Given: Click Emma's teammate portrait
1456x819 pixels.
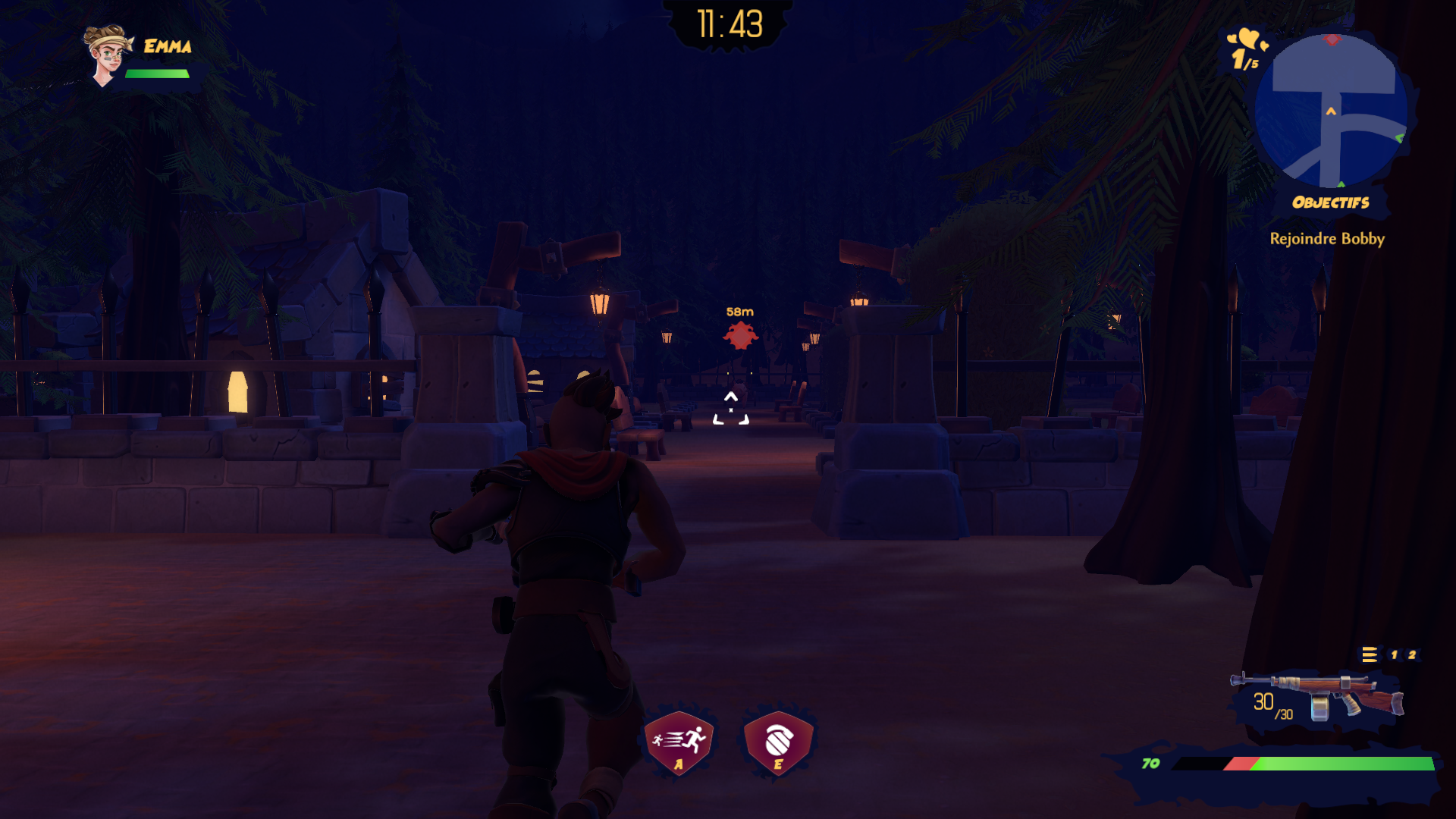Looking at the screenshot, I should pyautogui.click(x=108, y=55).
